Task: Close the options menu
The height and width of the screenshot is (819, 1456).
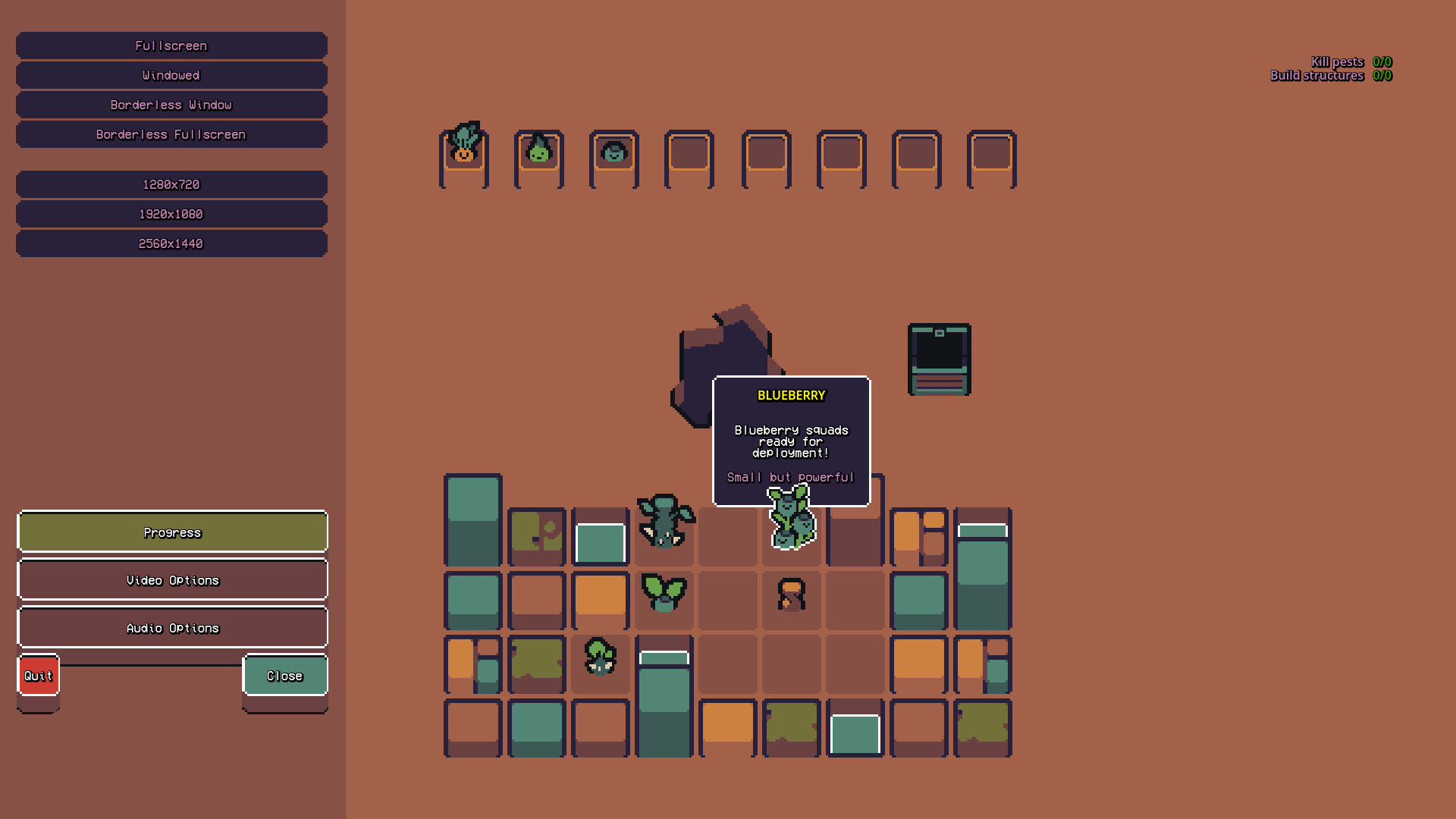Action: 285,675
